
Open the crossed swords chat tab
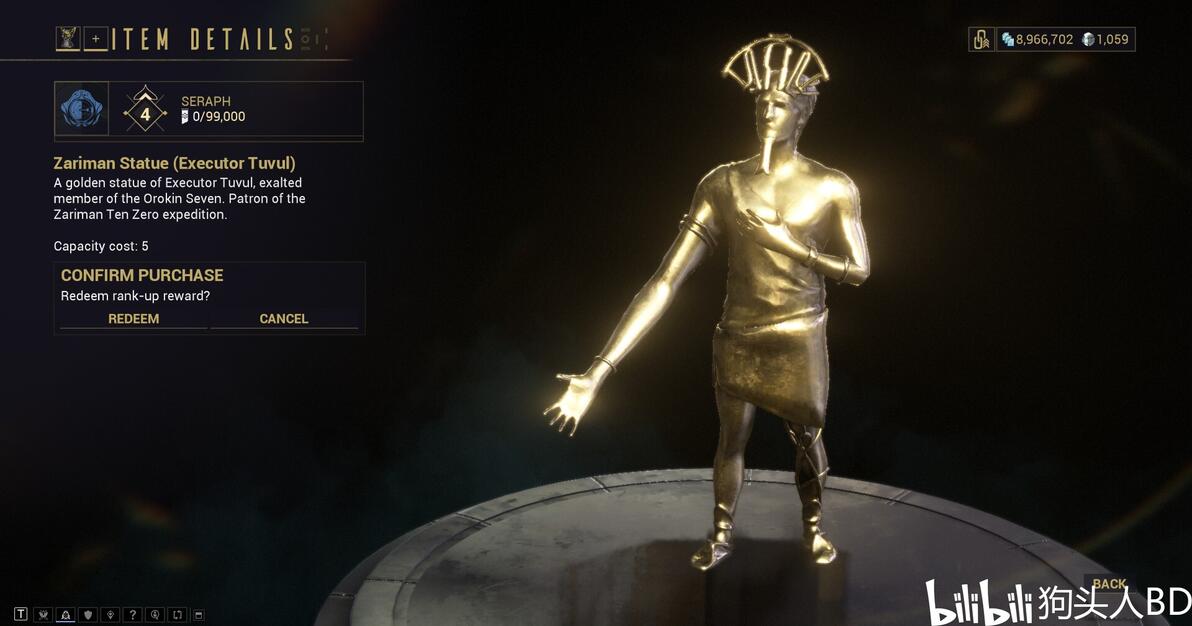point(43,614)
